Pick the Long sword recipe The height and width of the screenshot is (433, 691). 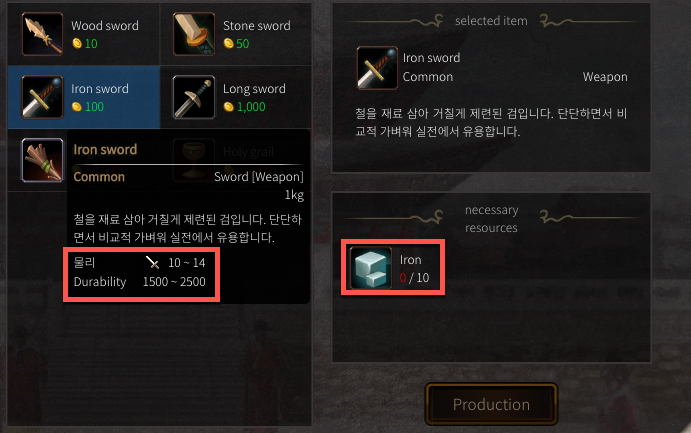click(x=235, y=97)
